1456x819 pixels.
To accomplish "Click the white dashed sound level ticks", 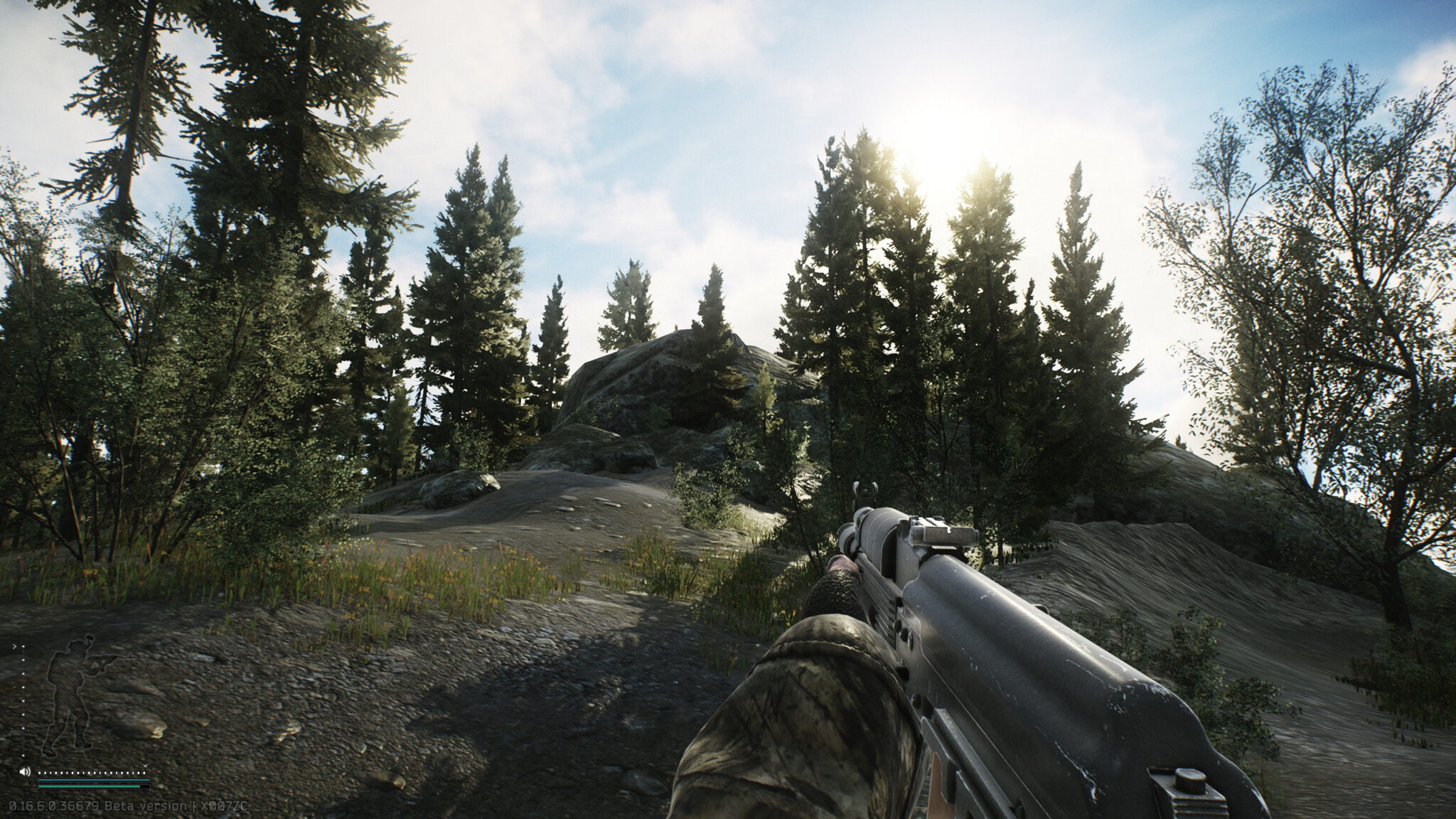I will pos(91,772).
